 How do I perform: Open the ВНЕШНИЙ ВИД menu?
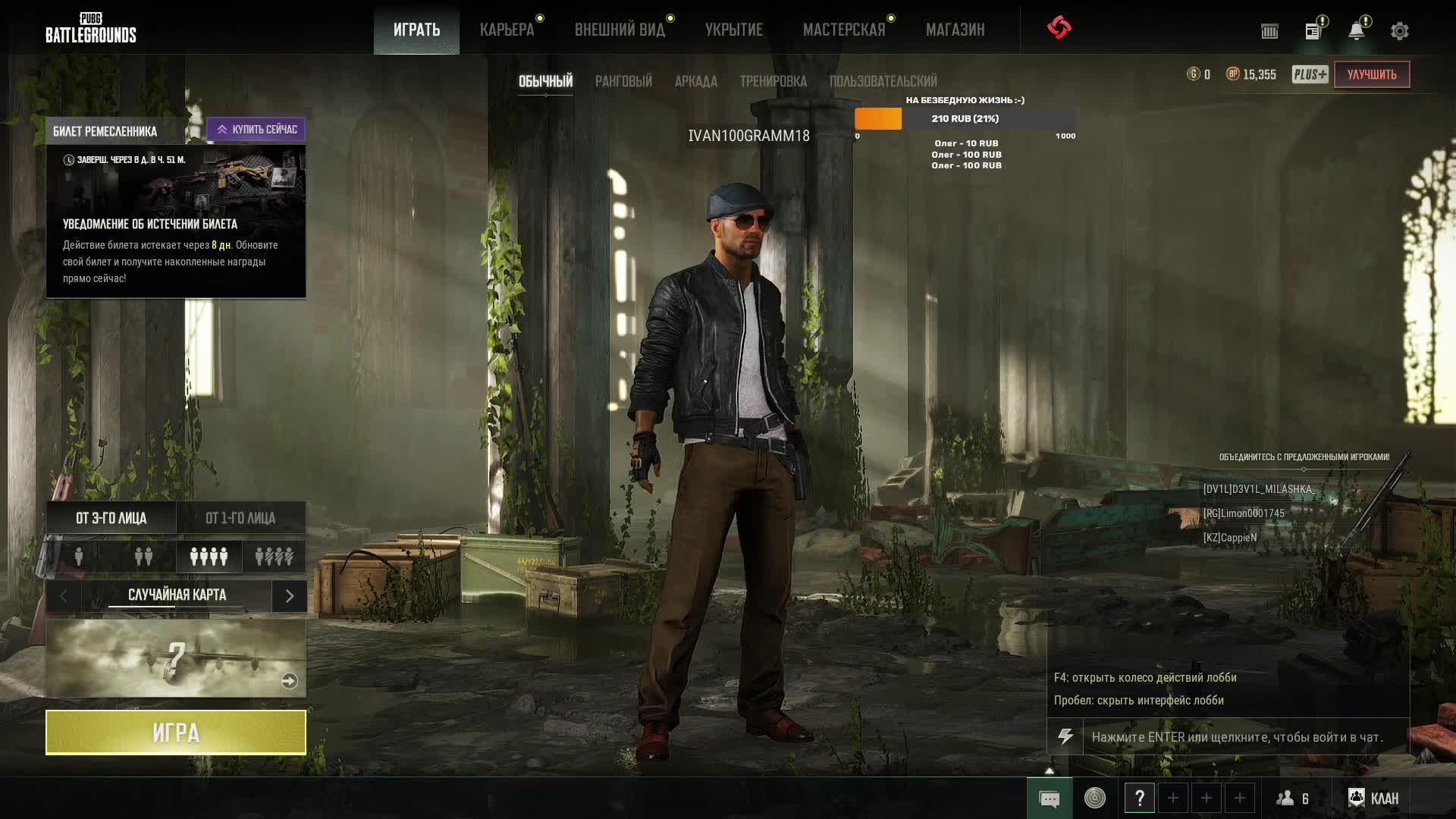tap(620, 30)
